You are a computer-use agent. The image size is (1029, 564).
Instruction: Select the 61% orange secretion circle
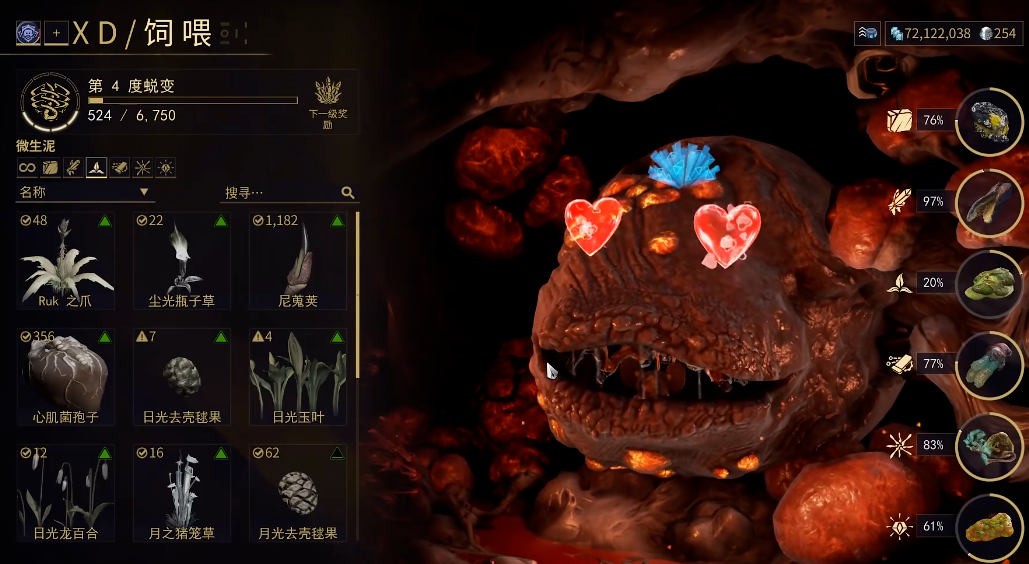click(989, 527)
